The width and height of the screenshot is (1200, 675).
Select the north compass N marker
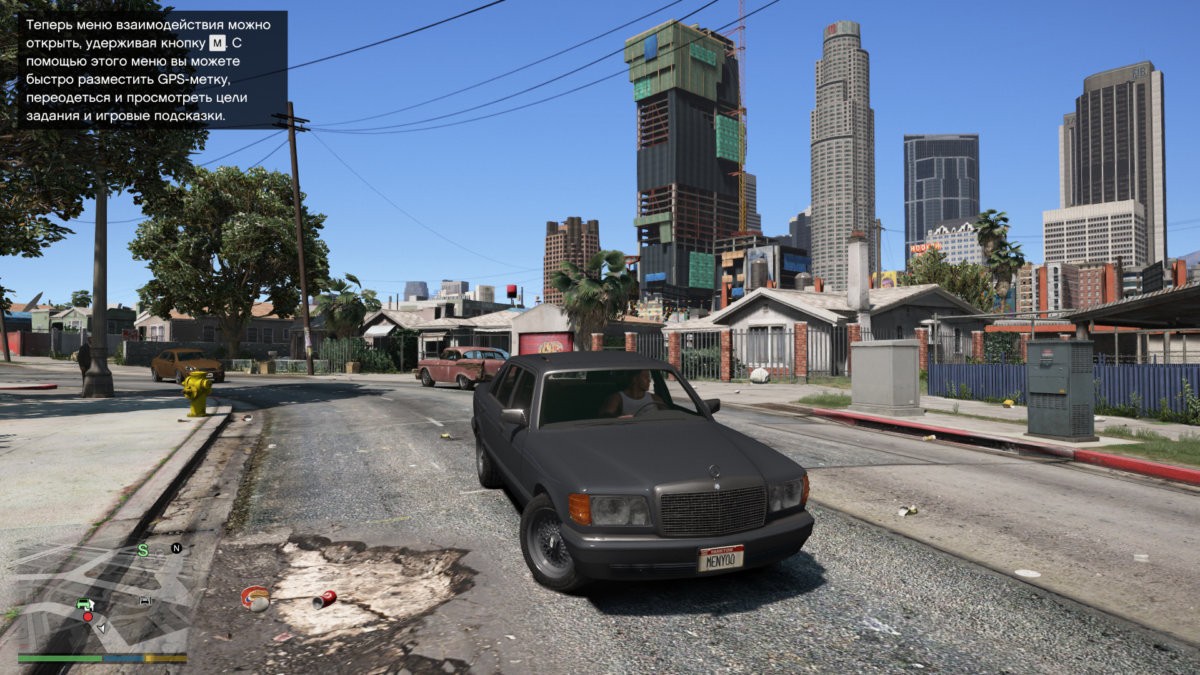pyautogui.click(x=176, y=548)
